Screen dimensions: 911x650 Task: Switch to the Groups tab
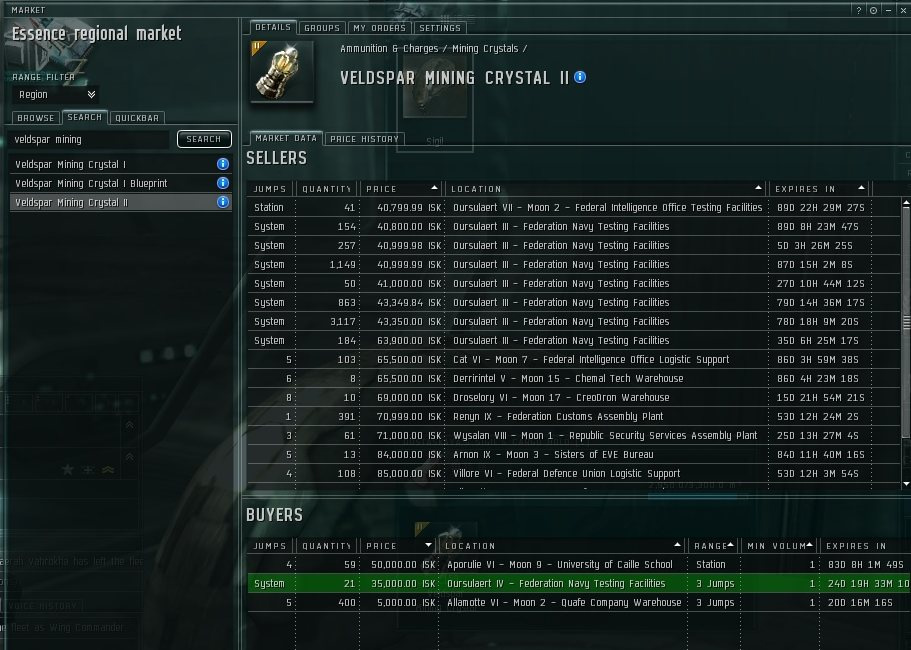point(321,28)
